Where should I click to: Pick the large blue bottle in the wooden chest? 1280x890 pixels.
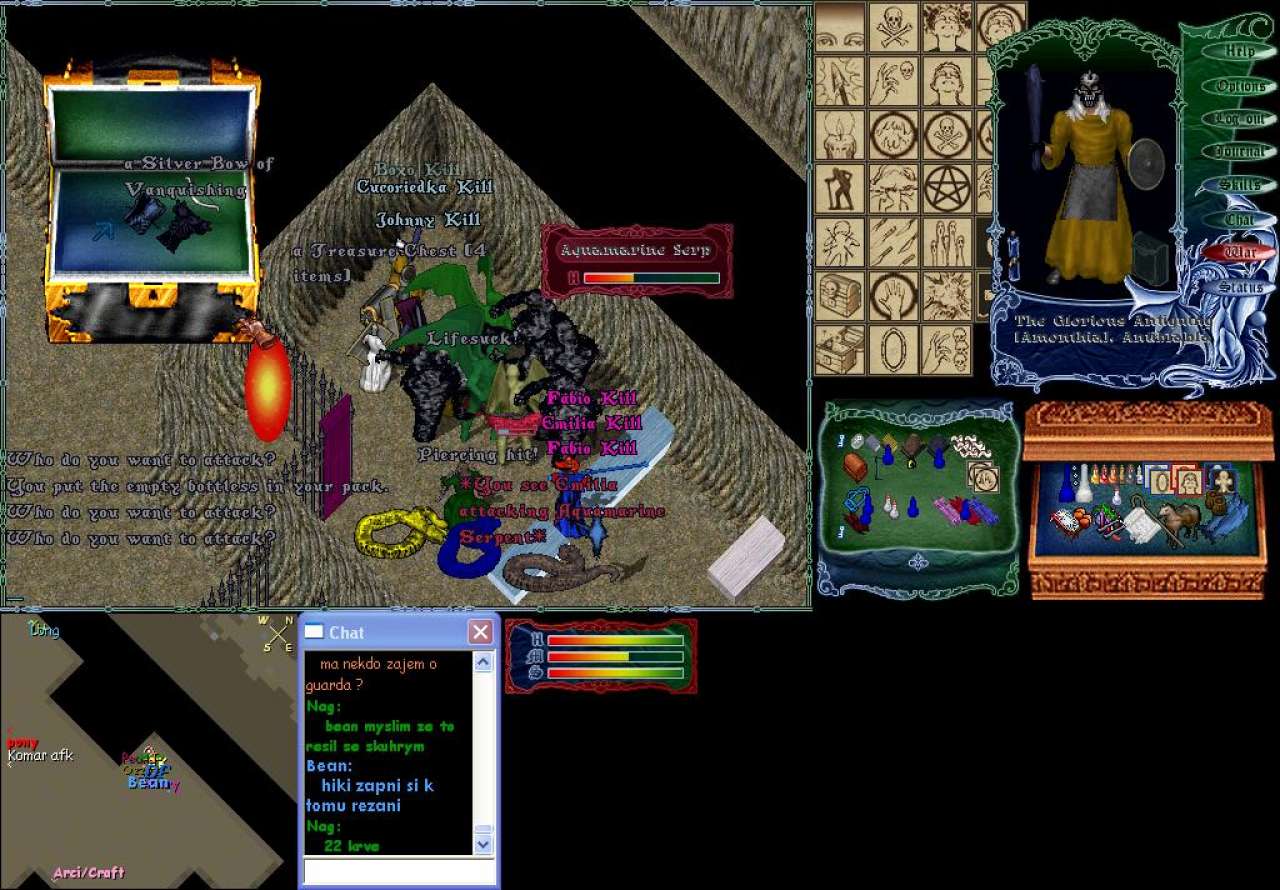coord(1083,485)
